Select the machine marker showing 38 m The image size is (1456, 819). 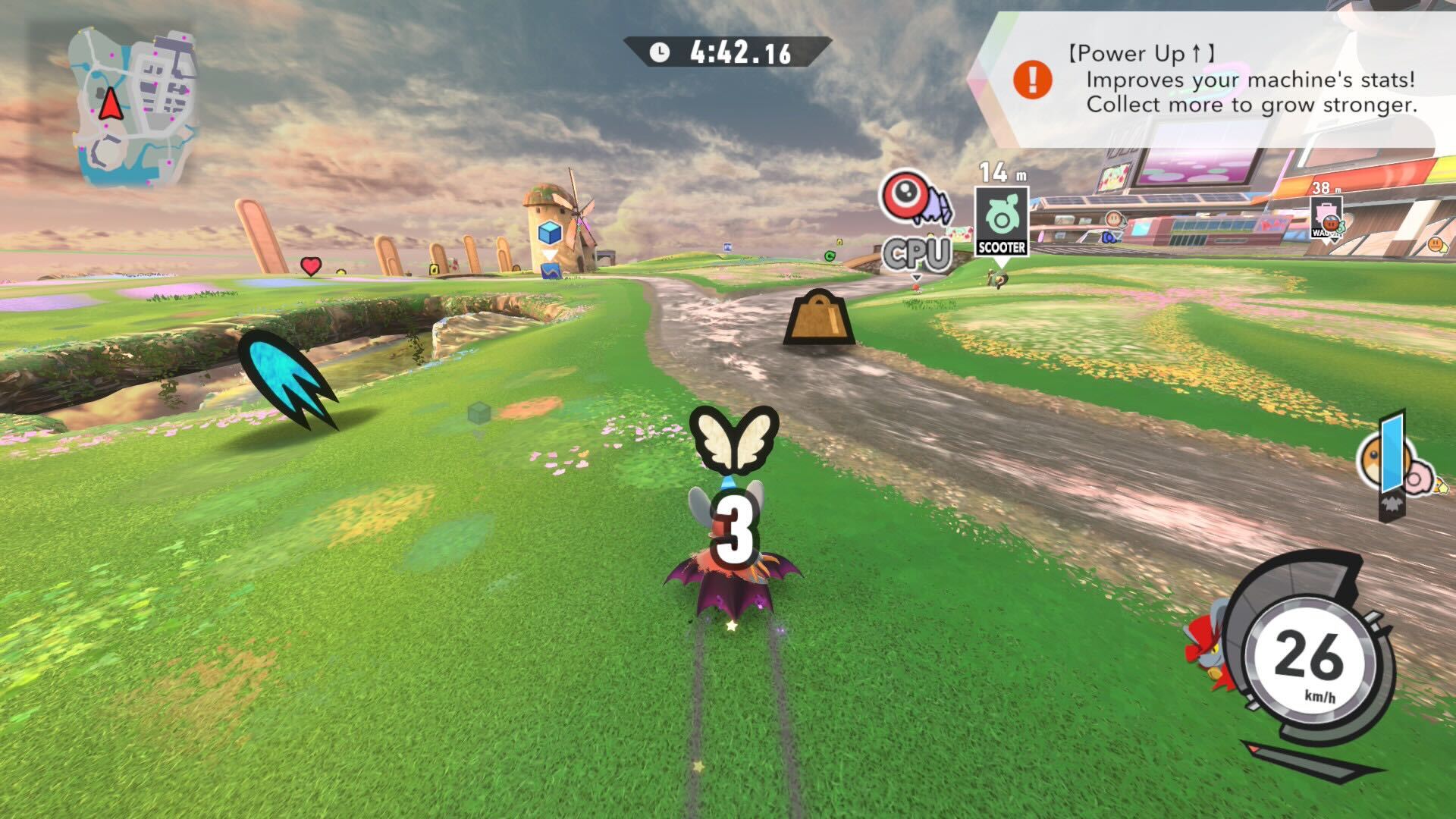pyautogui.click(x=1326, y=218)
